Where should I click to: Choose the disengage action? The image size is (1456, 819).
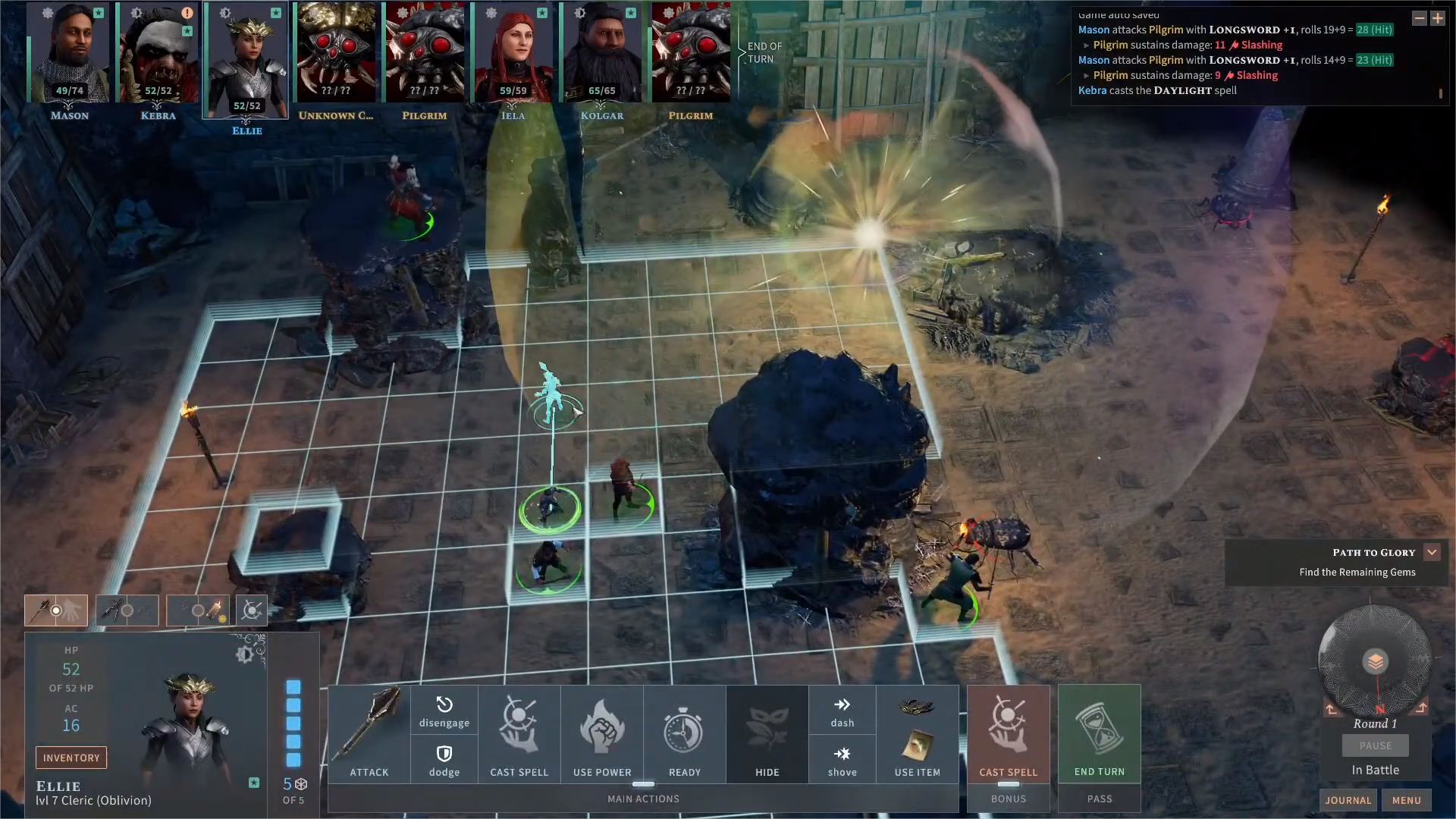coord(444,711)
